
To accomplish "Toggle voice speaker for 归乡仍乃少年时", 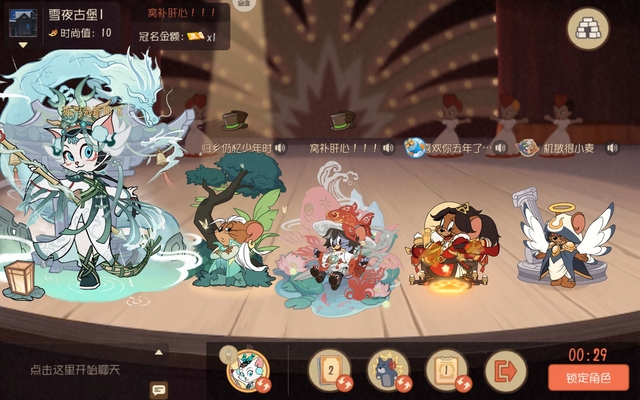I will pyautogui.click(x=279, y=148).
